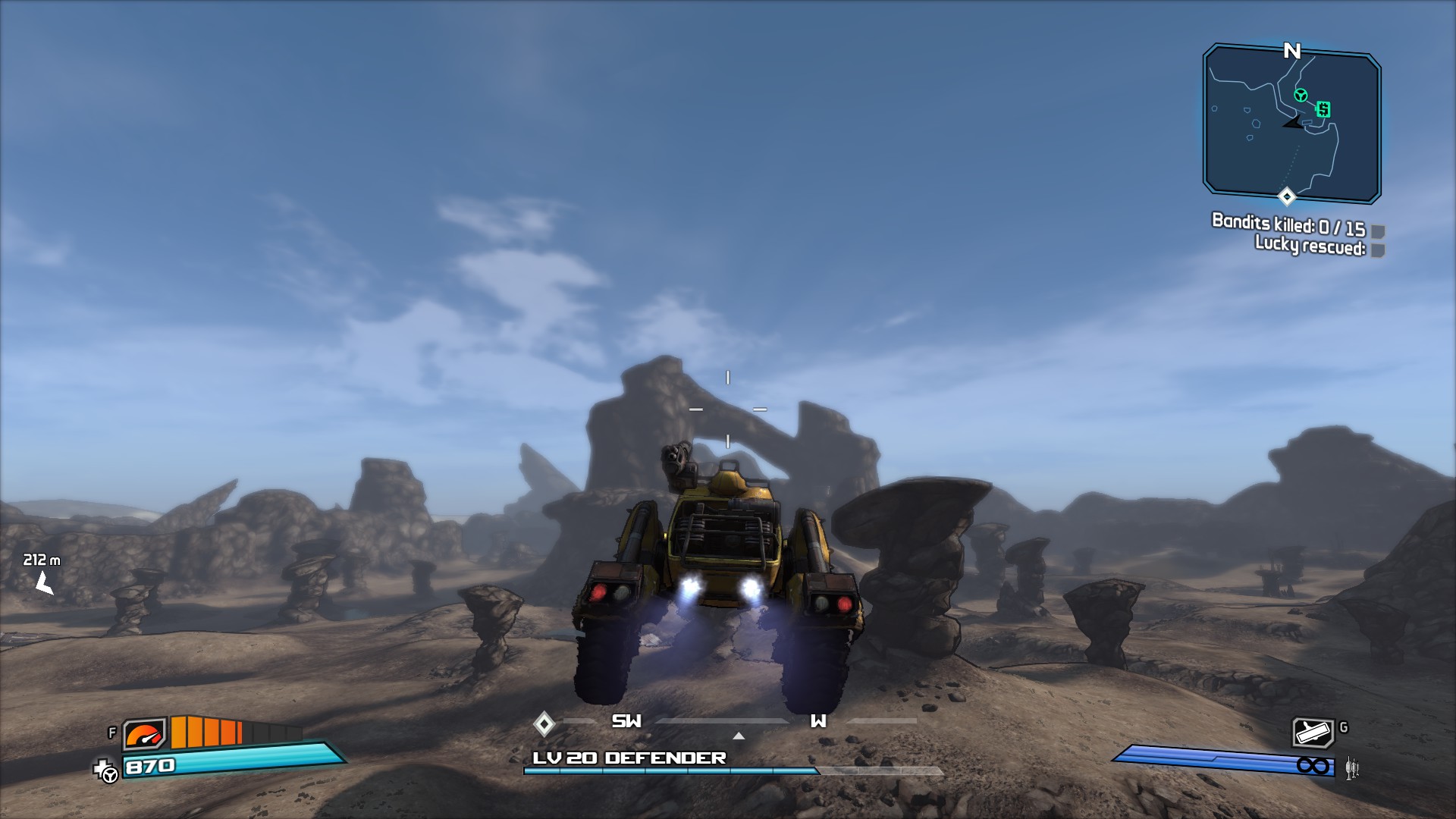
Task: Click the diamond objective marker on minimap edge
Action: pos(1287,197)
